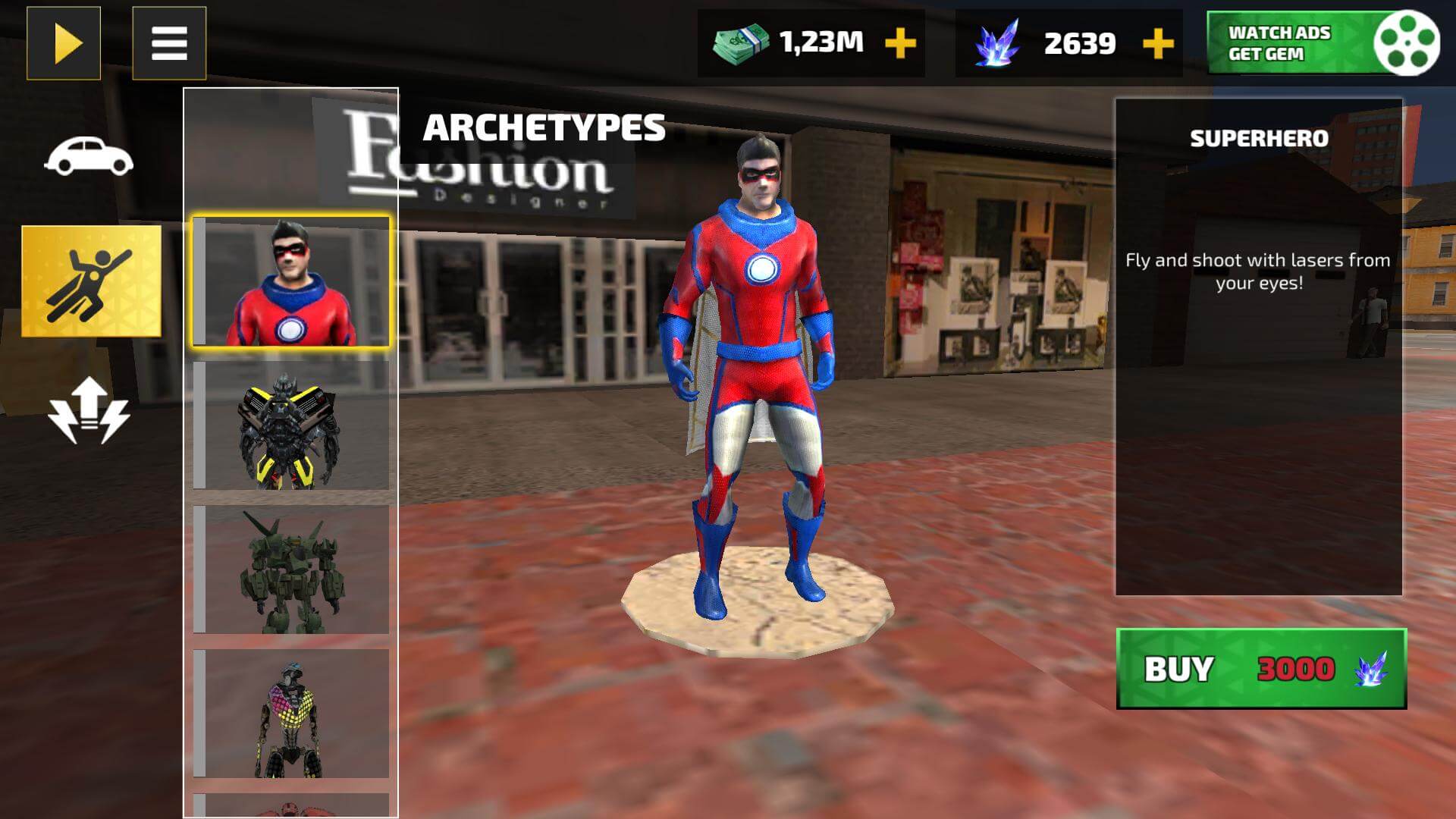Add more cash with the plus button
This screenshot has width=1456, height=819.
(x=898, y=43)
